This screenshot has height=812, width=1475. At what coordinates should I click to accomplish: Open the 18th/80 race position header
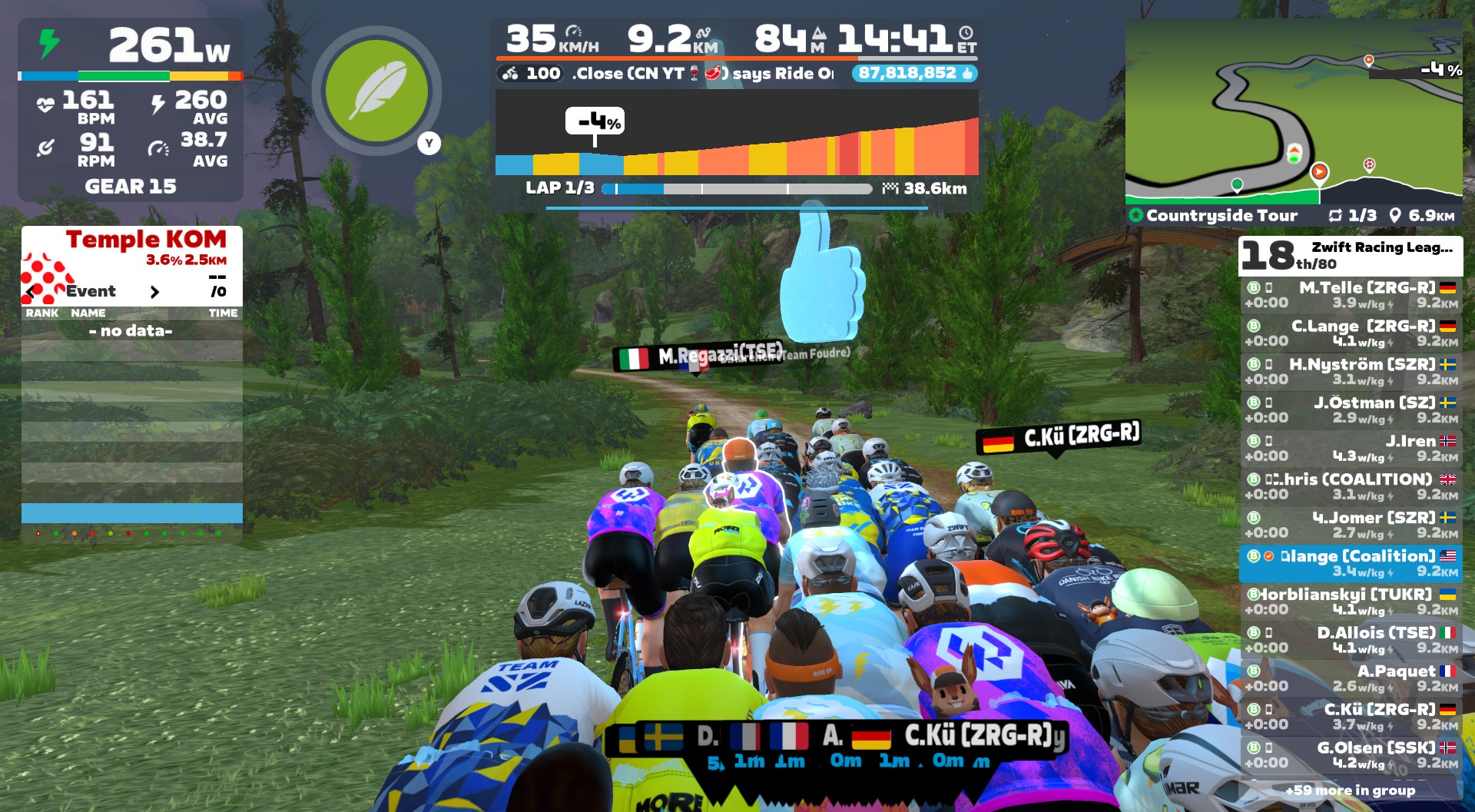click(1351, 256)
